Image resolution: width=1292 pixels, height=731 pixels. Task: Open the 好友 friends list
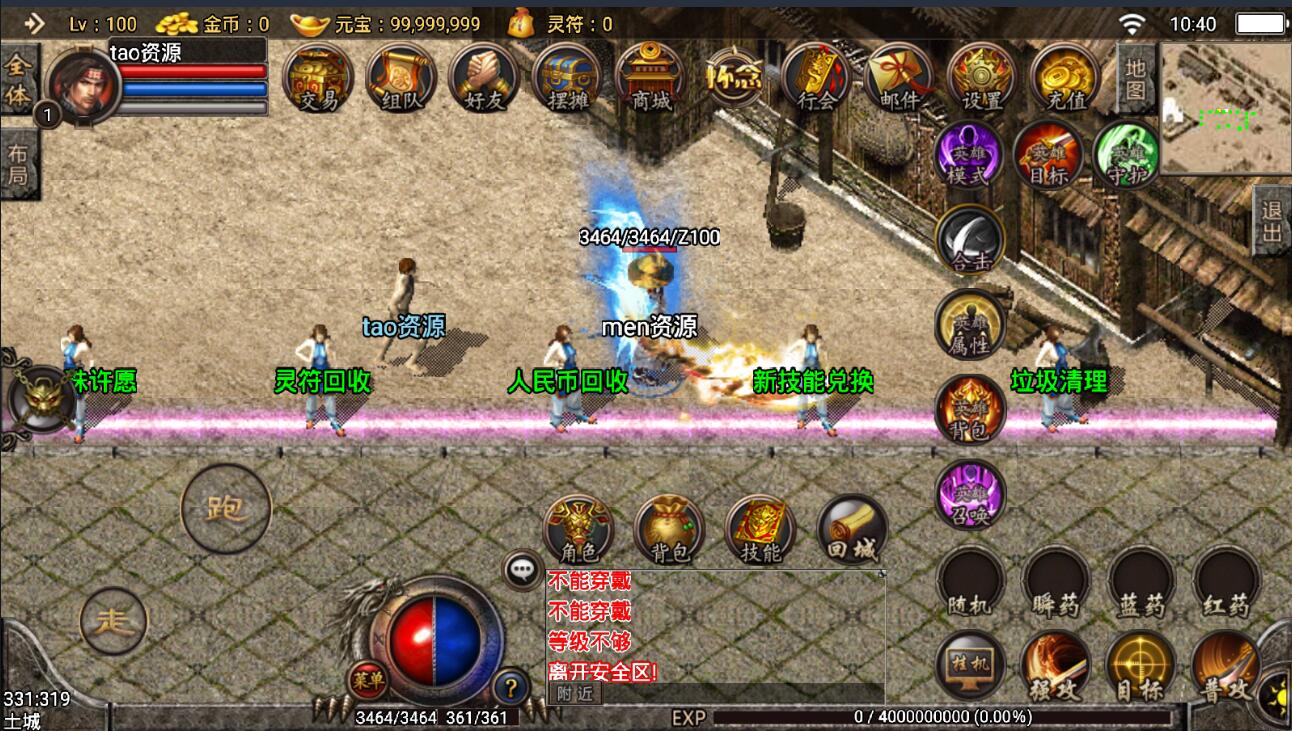484,78
